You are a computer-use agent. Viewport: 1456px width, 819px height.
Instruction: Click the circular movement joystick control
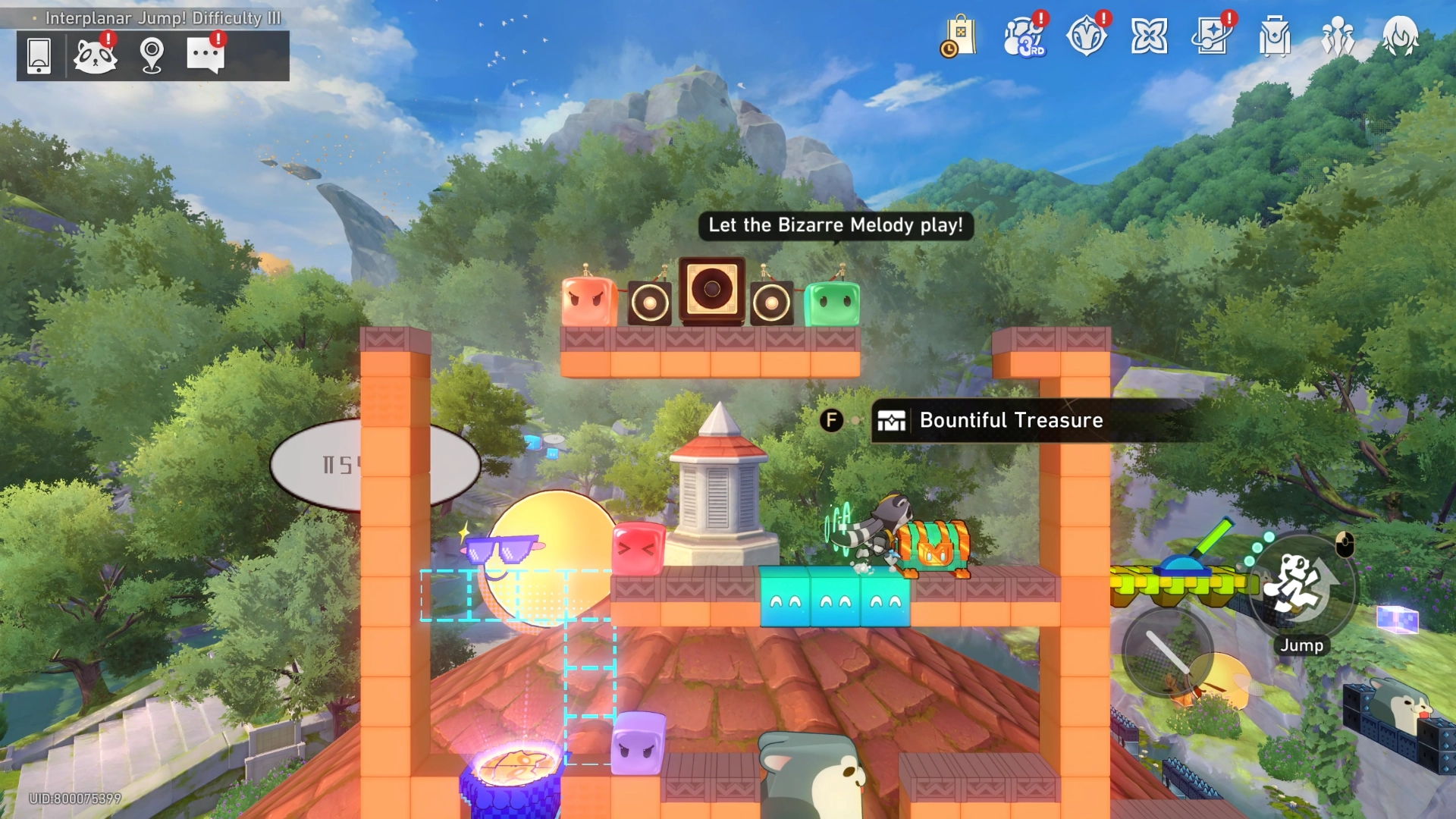[x=1169, y=652]
